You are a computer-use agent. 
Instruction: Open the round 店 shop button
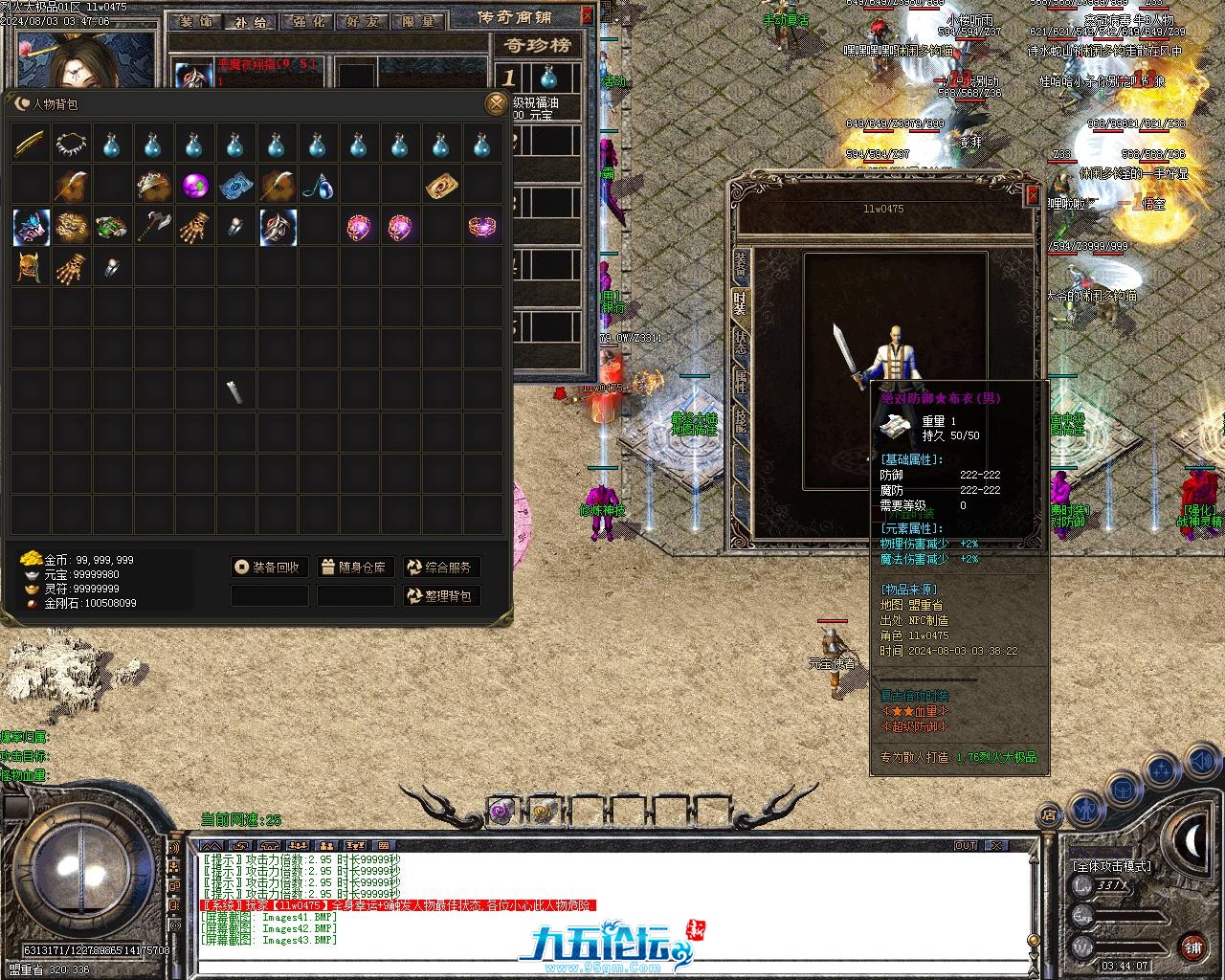tap(1049, 815)
